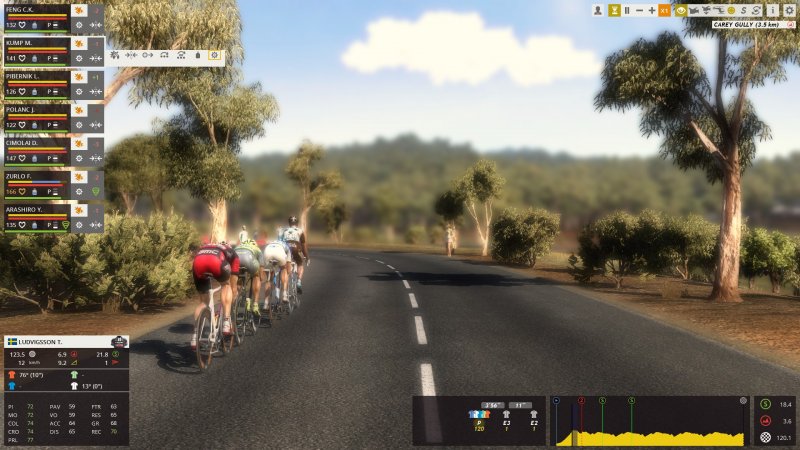Screen dimensions: 800x450
Task: Pause the race simulation
Action: click(627, 10)
